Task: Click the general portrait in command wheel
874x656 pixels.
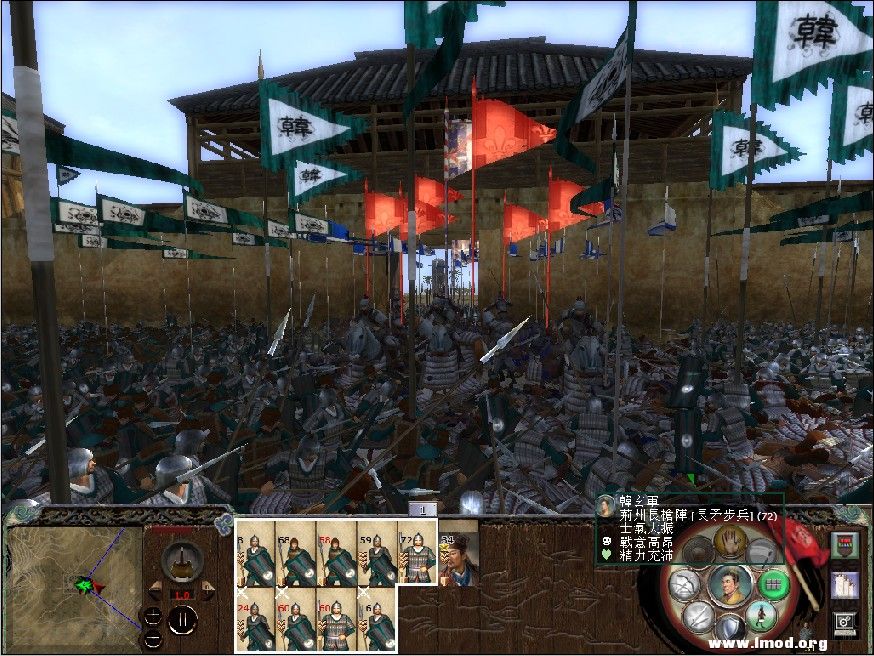Action: click(x=729, y=584)
